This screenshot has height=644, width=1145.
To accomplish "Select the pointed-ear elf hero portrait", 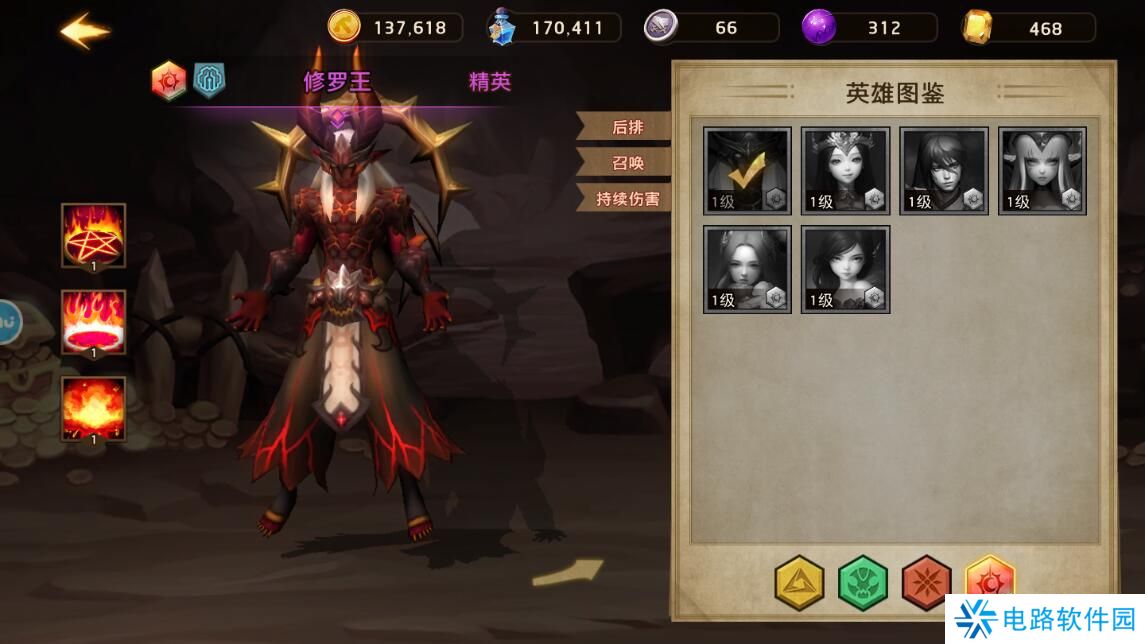I will (1042, 171).
